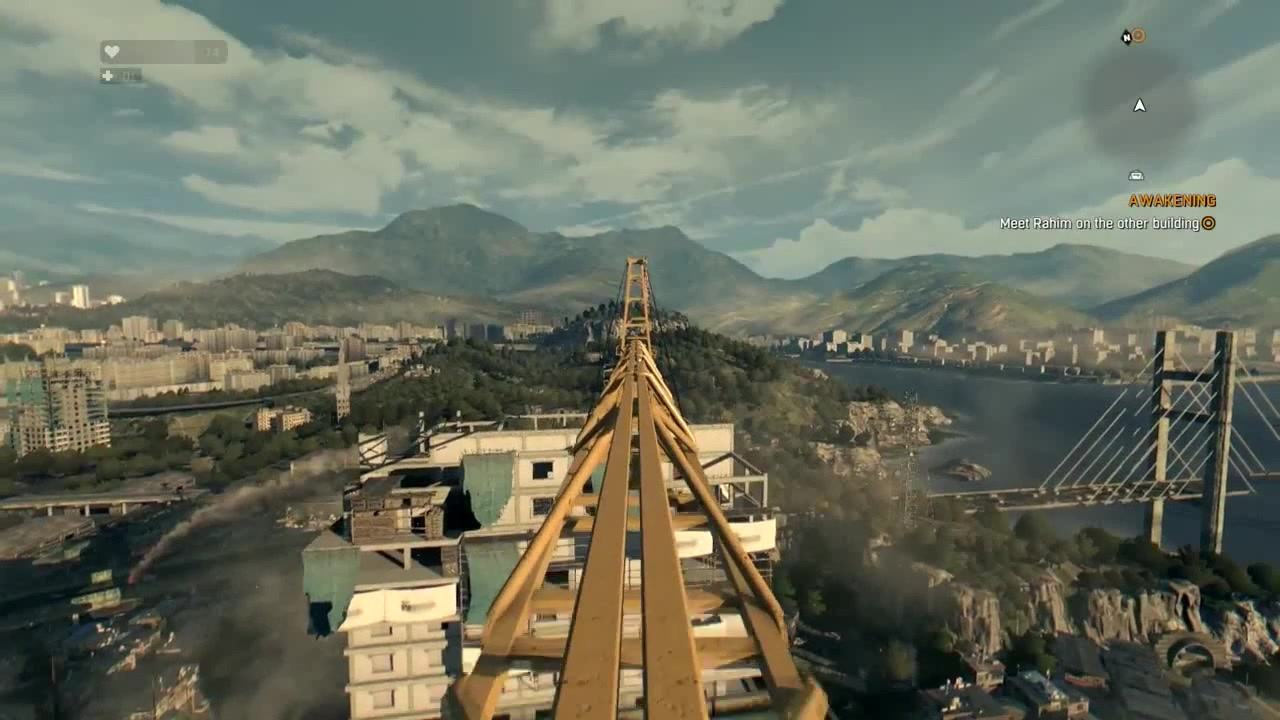
Task: Select the safe house icon below the minimap
Action: [1135, 176]
